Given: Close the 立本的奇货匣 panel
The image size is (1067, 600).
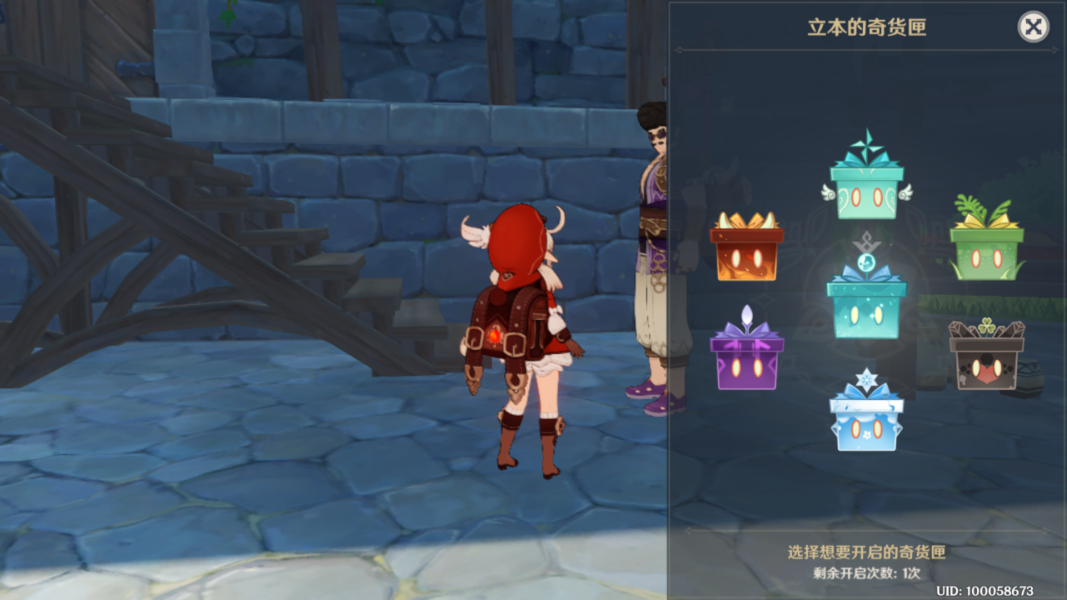Looking at the screenshot, I should click(x=1033, y=27).
